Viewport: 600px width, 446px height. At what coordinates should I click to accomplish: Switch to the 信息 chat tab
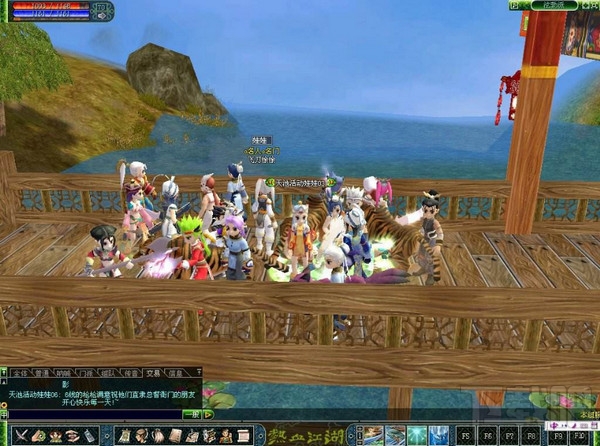[x=175, y=371]
